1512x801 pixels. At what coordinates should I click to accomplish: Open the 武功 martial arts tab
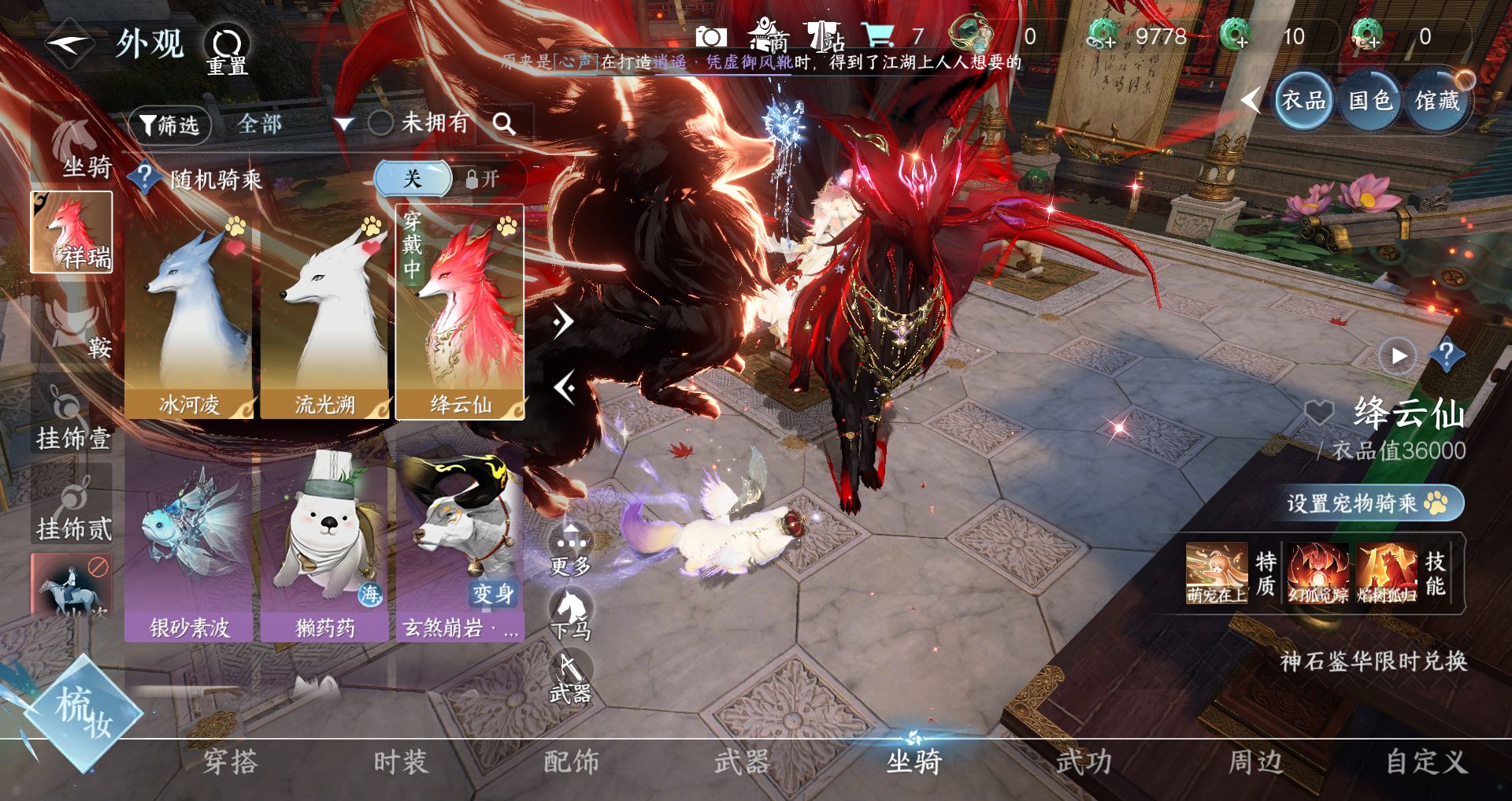point(1084,762)
